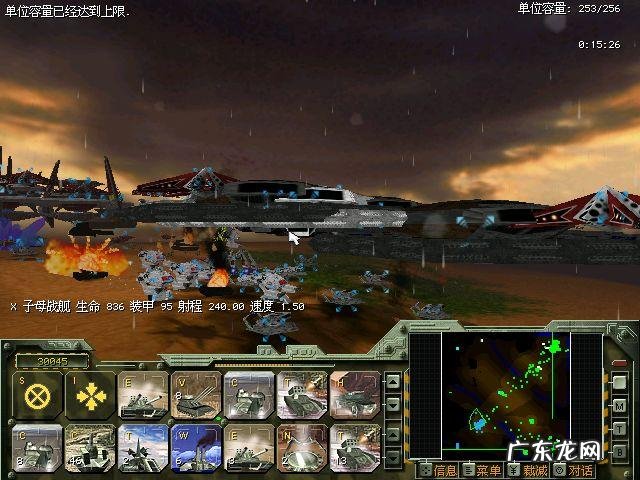
Task: Open the 对话 (Chat) button
Action: (574, 470)
